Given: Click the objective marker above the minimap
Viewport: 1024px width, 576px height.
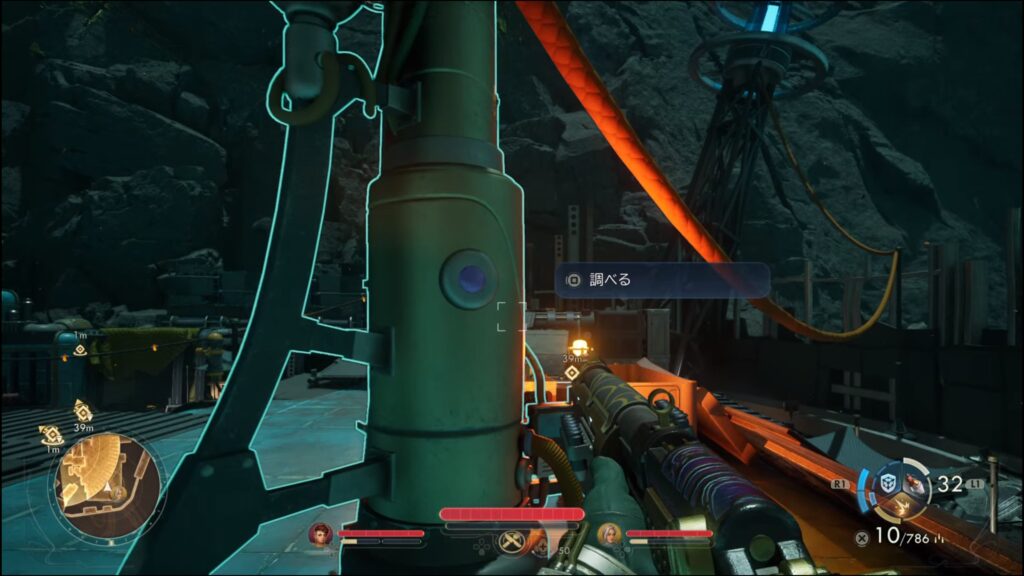Looking at the screenshot, I should click(x=82, y=410).
